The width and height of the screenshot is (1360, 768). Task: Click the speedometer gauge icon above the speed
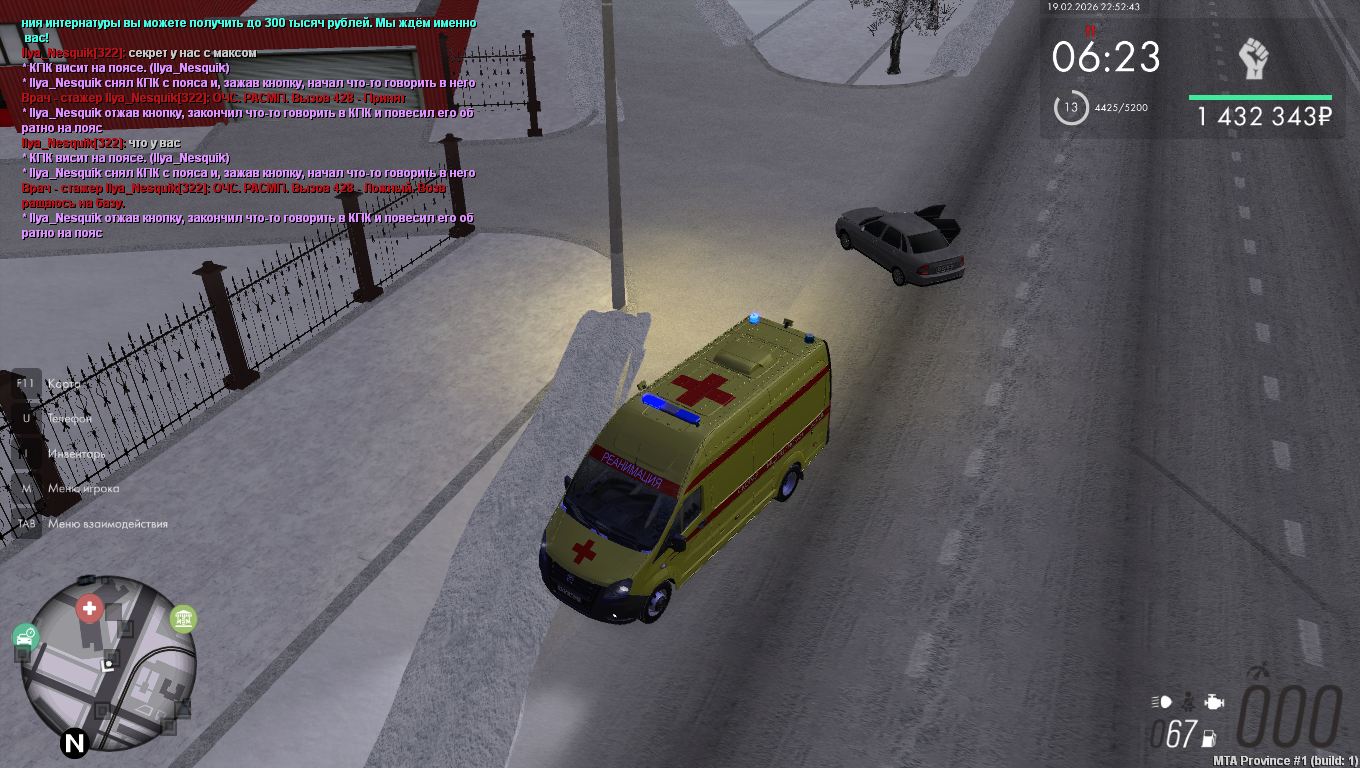pyautogui.click(x=1259, y=672)
